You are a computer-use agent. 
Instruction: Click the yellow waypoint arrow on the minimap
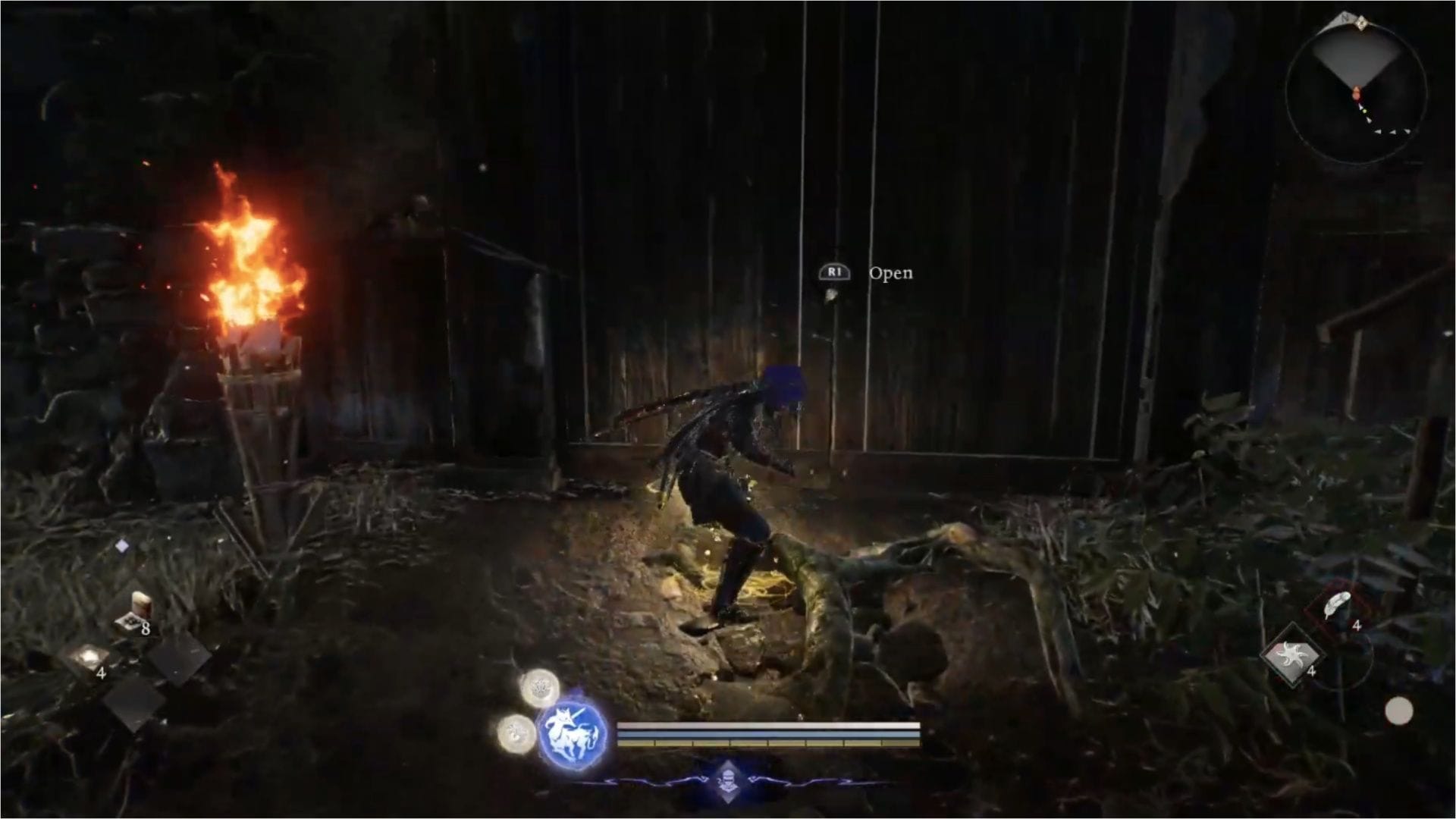[1365, 111]
